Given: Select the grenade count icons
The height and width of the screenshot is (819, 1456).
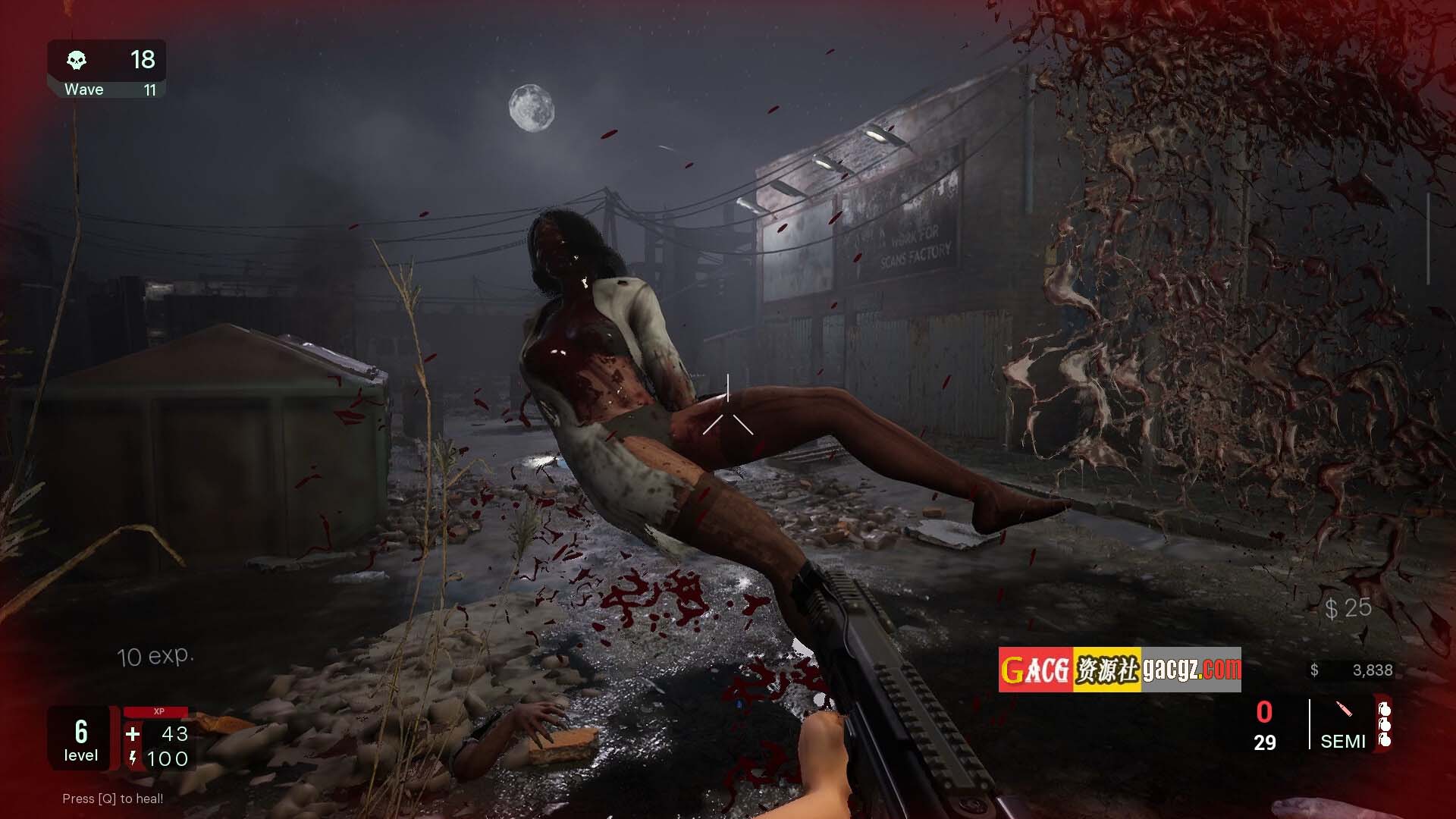Looking at the screenshot, I should [x=1385, y=725].
